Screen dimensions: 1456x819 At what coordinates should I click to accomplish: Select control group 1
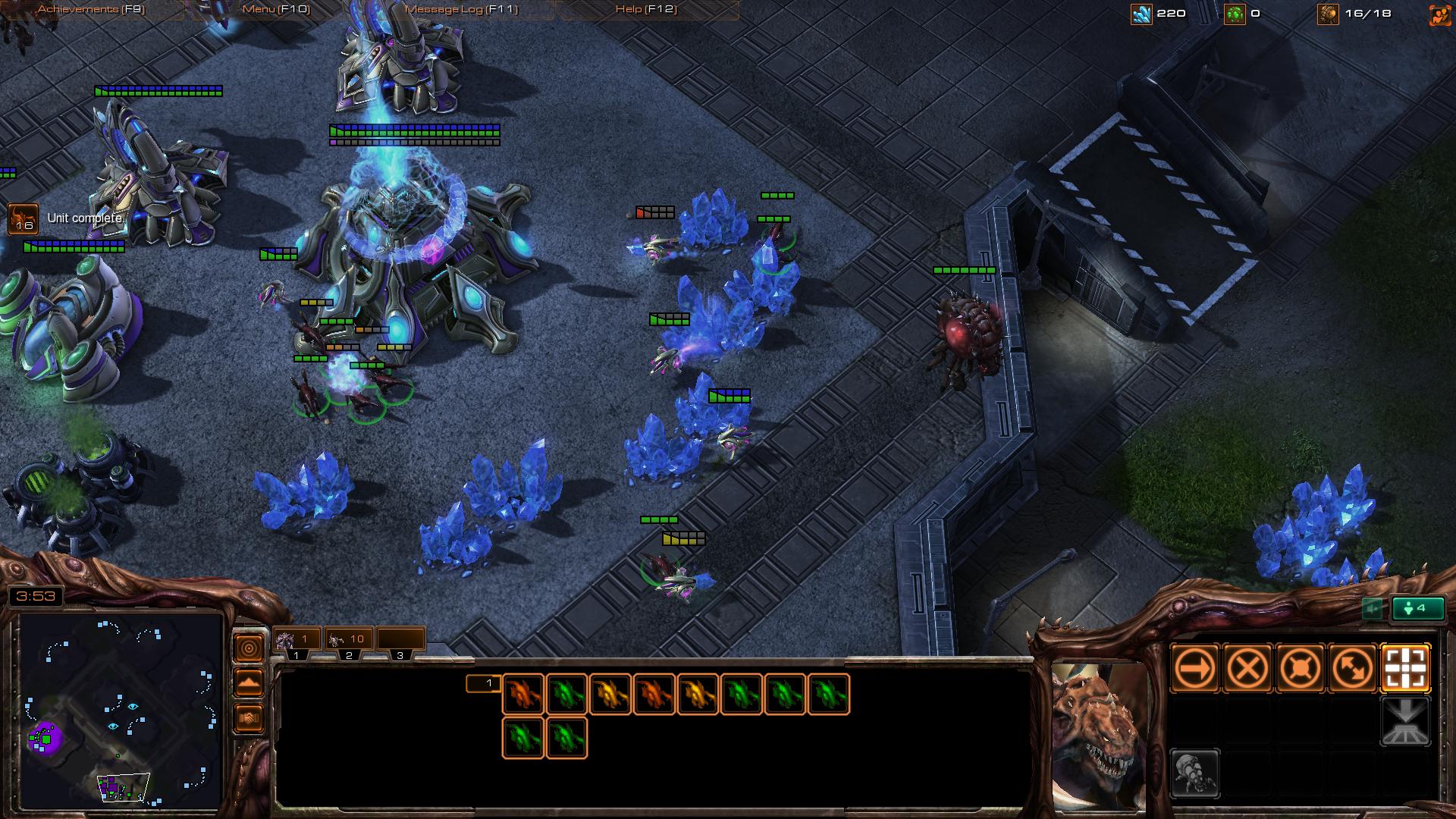click(x=297, y=640)
